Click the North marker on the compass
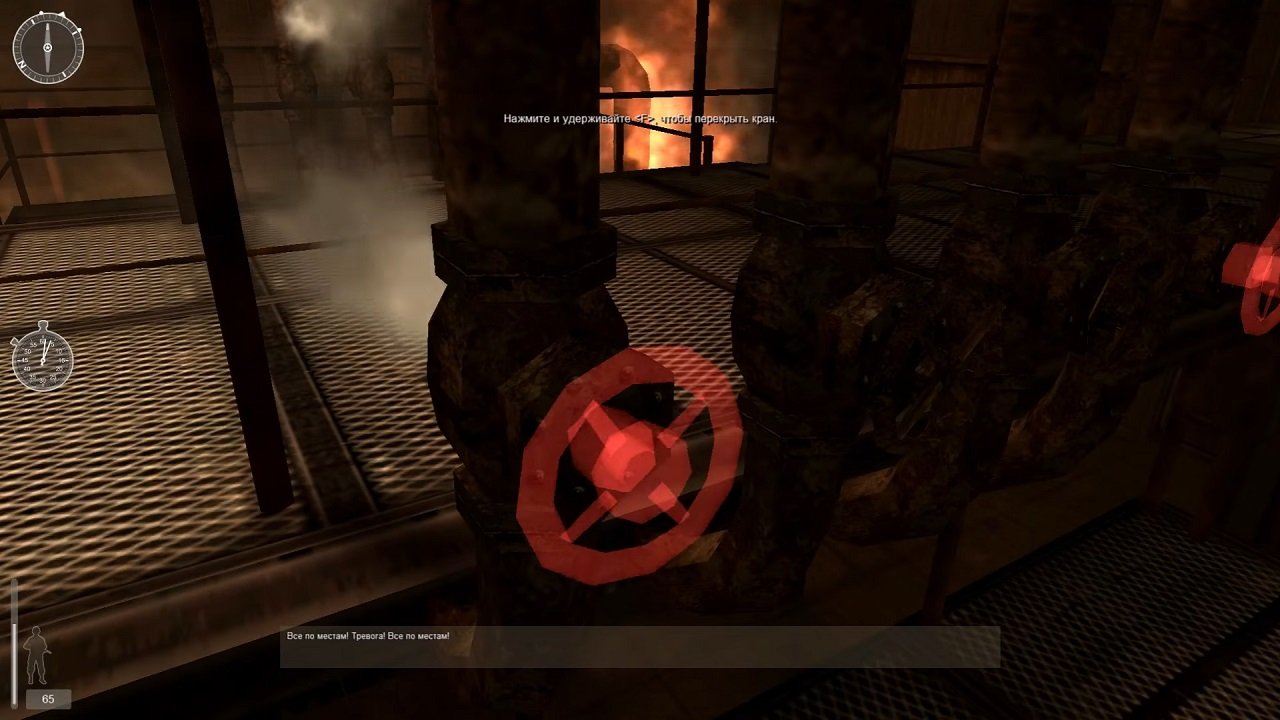Screen dimensions: 1280x720 22,63
